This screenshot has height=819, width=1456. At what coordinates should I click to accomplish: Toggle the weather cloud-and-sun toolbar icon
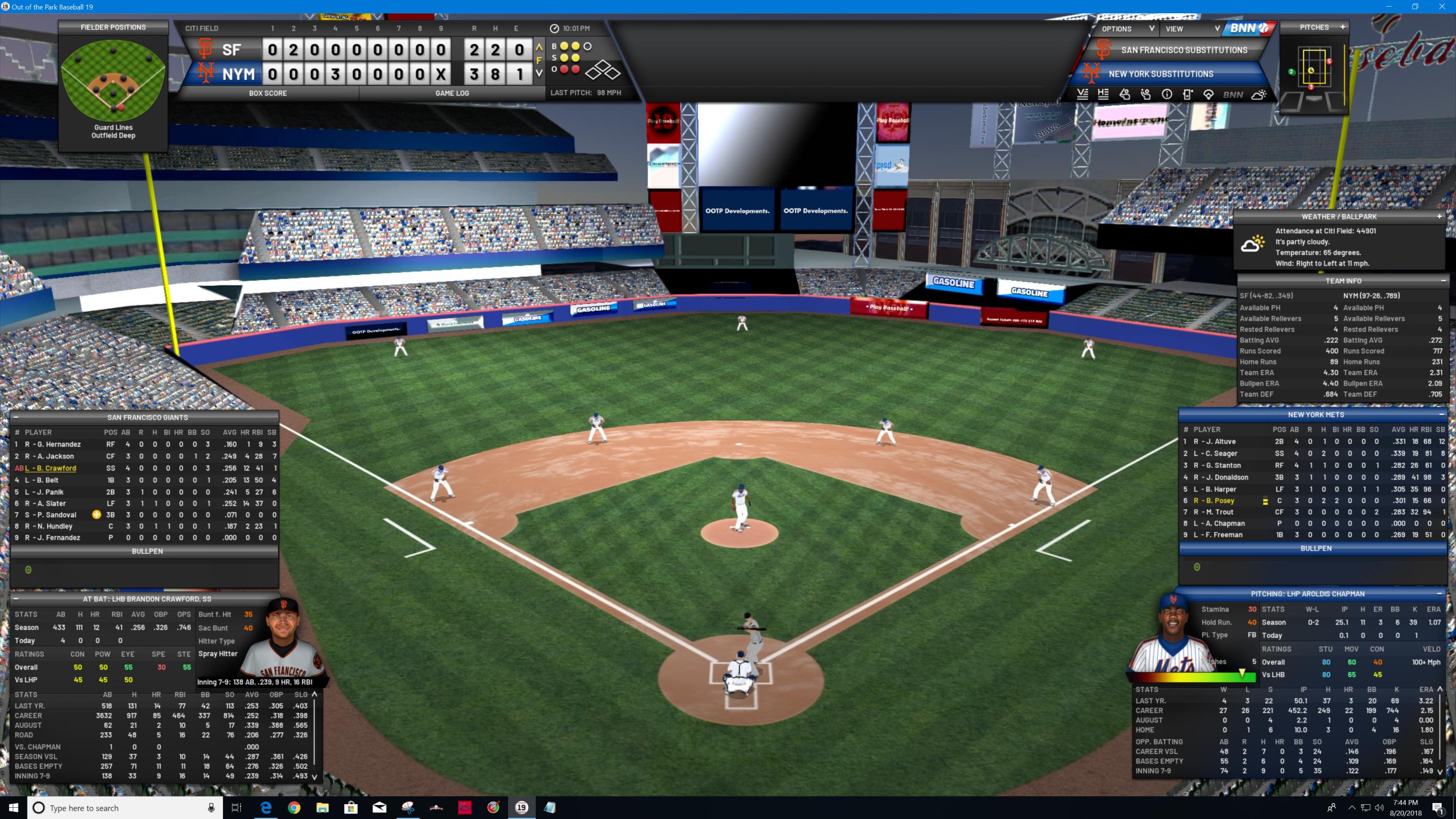pyautogui.click(x=1258, y=95)
